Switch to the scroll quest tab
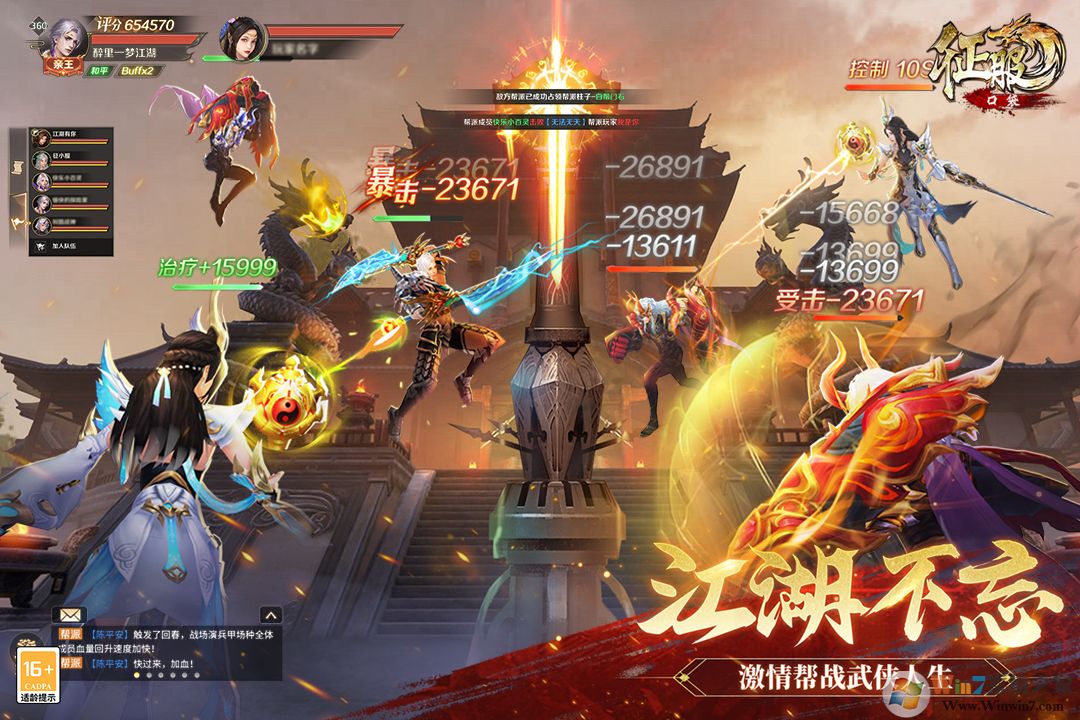 [17, 169]
